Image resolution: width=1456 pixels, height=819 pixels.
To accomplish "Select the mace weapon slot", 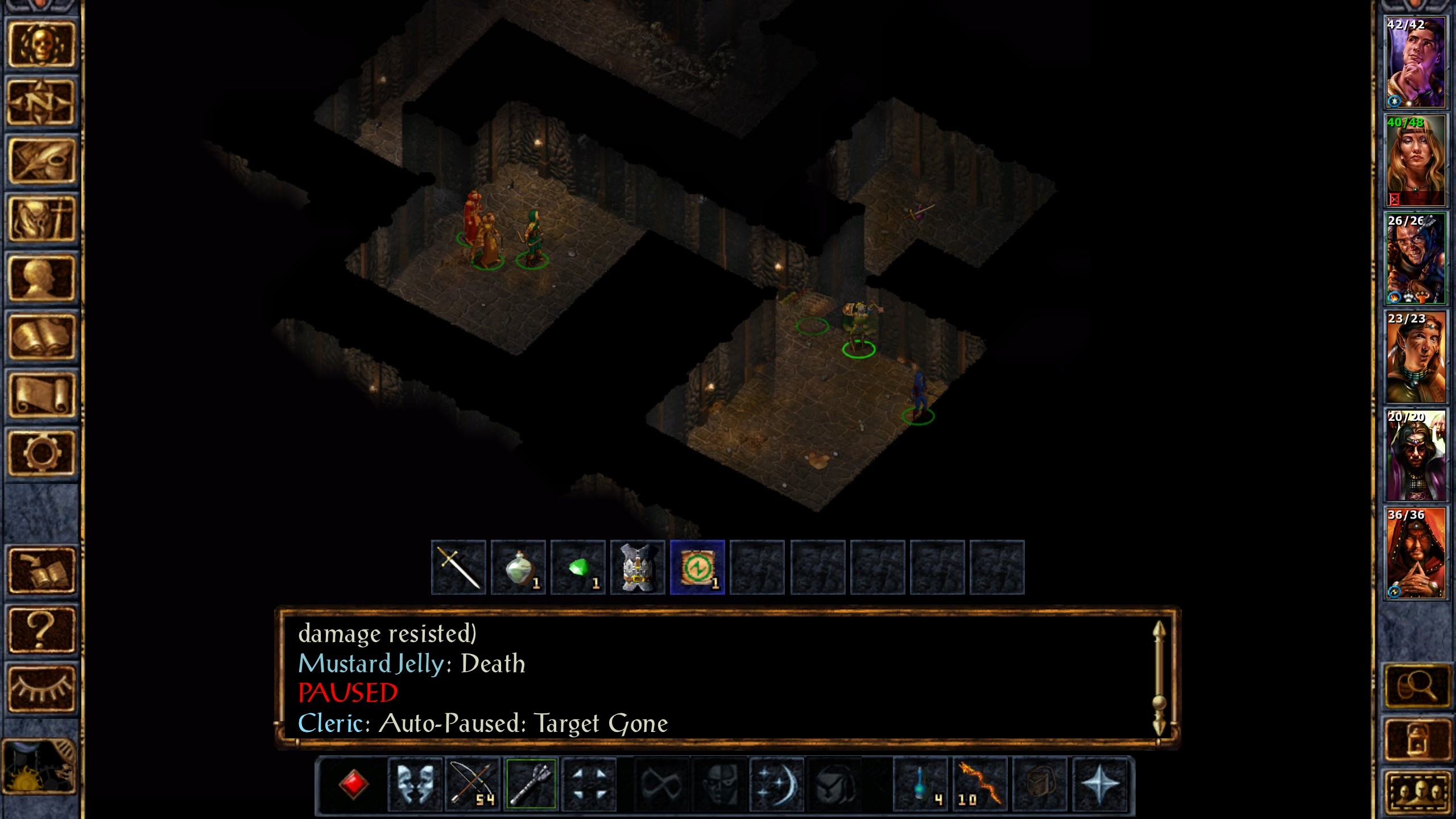I will 531,784.
